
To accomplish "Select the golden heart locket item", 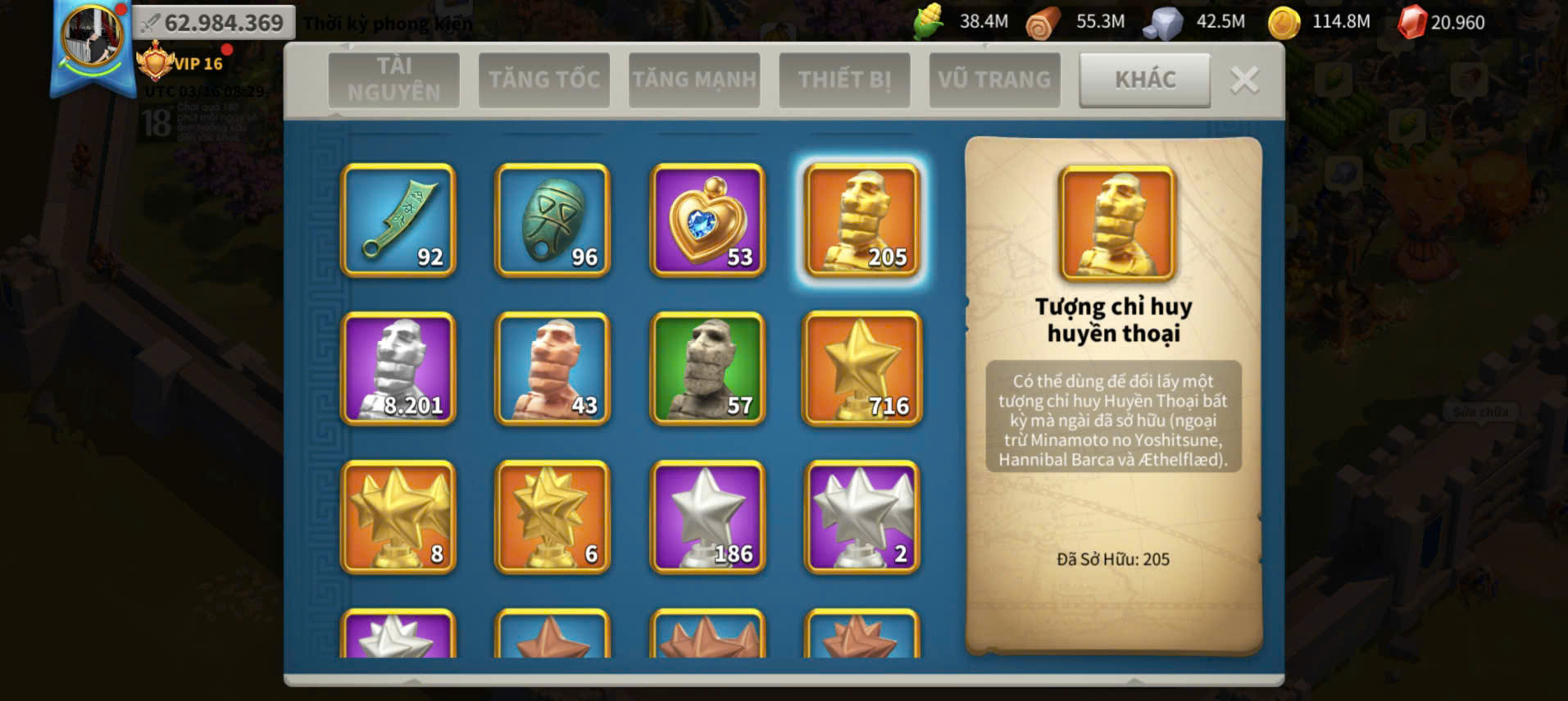I will point(707,221).
